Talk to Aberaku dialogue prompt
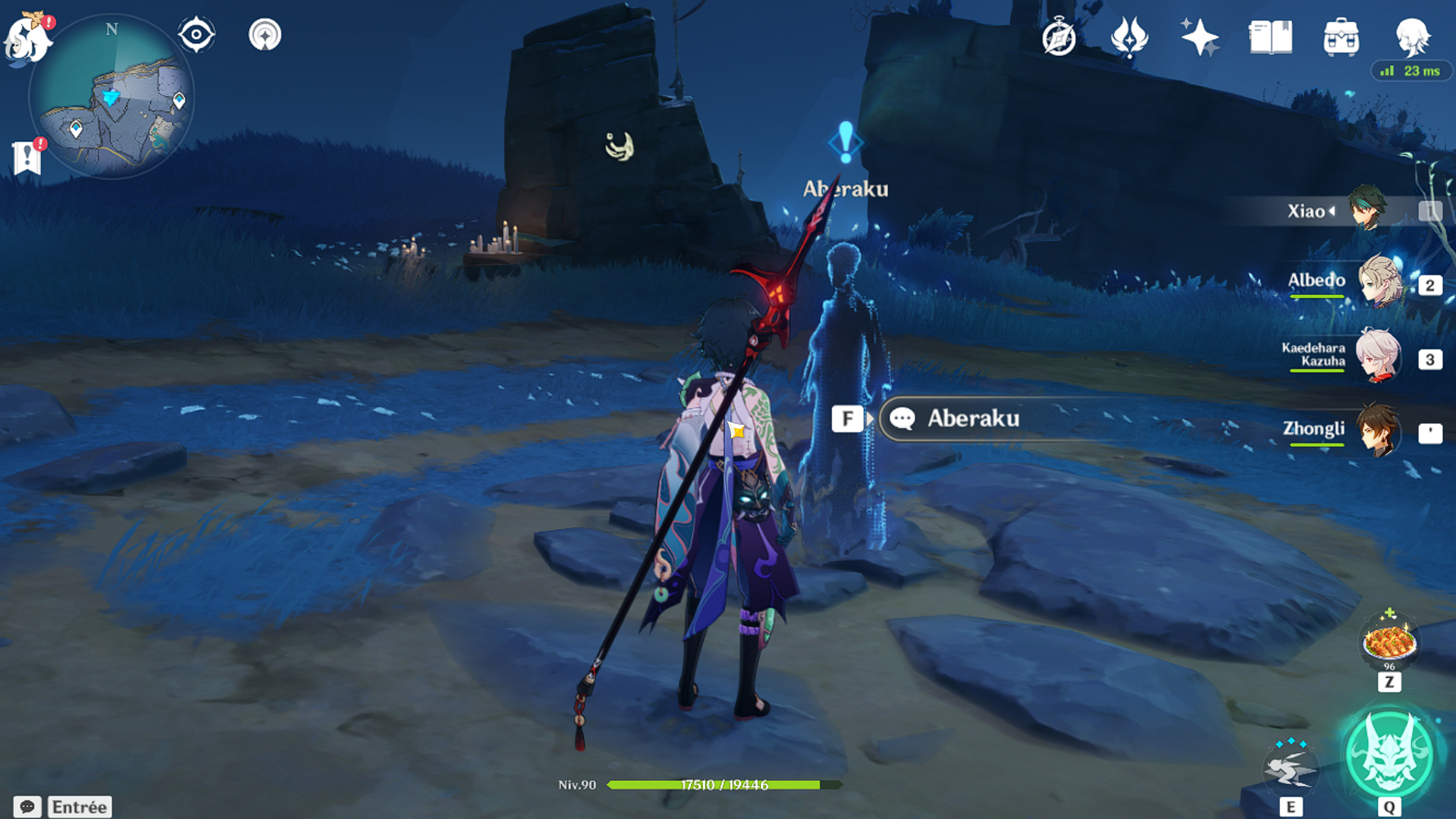Image resolution: width=1456 pixels, height=819 pixels. coord(972,419)
